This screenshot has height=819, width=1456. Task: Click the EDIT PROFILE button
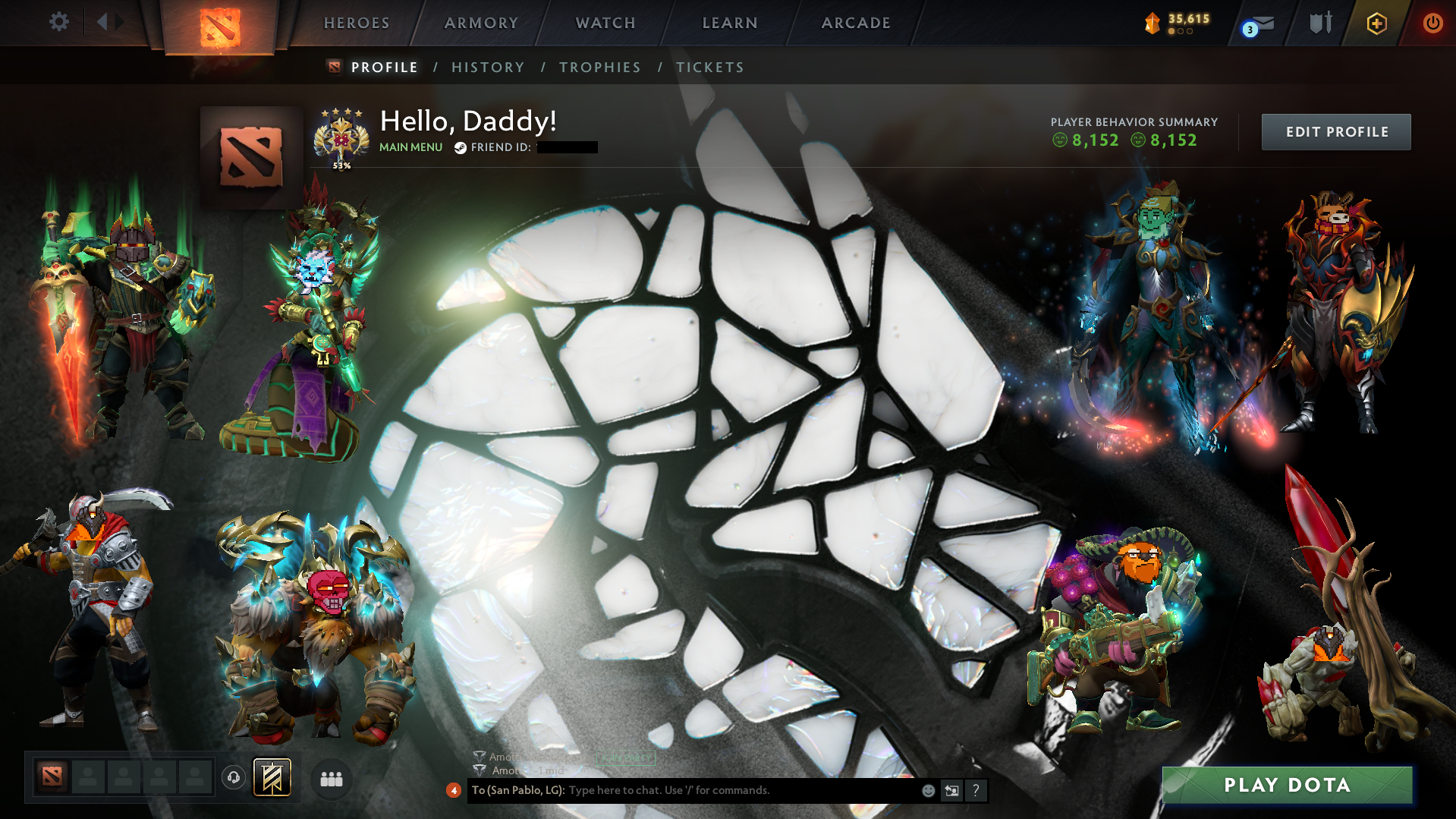click(1335, 131)
